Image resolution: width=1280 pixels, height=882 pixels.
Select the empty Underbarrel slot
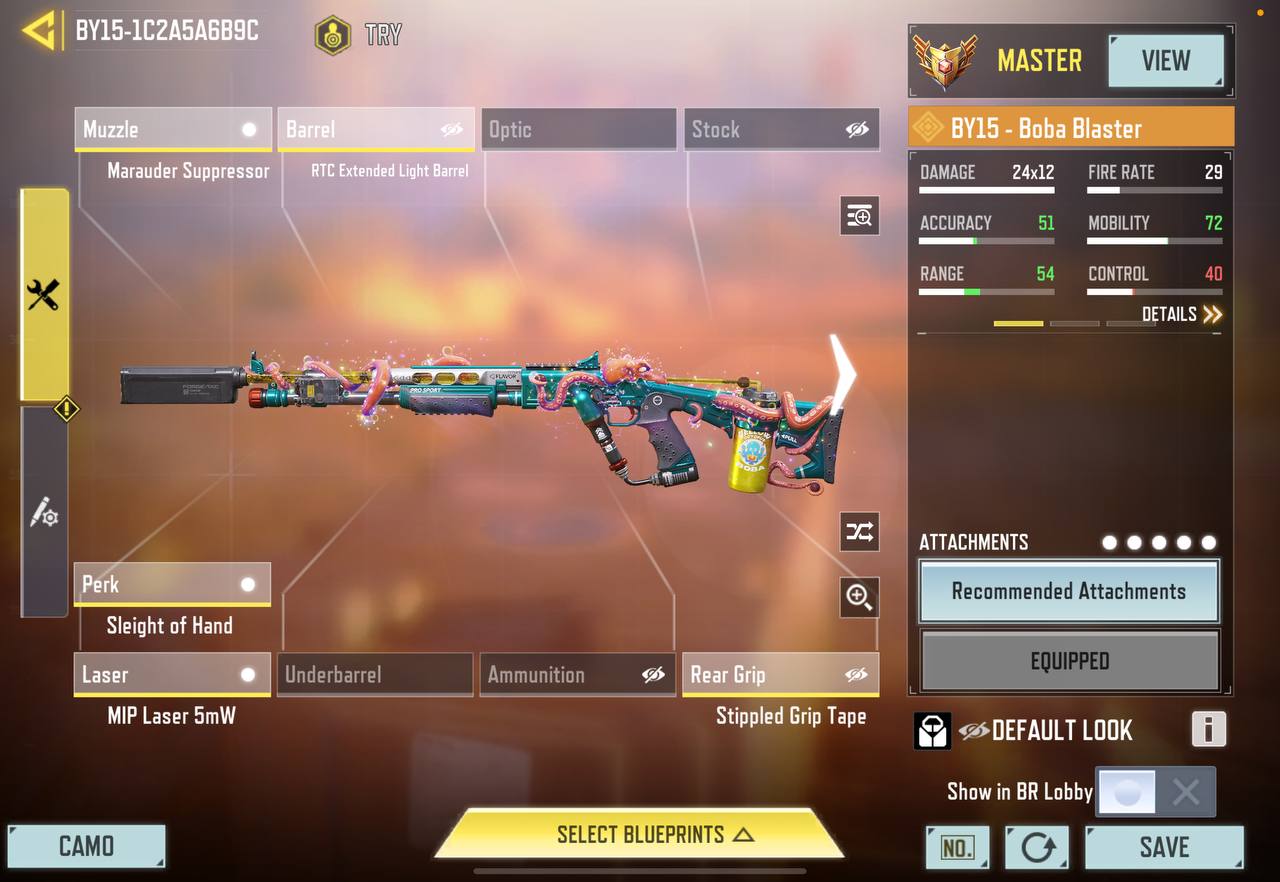(x=375, y=675)
